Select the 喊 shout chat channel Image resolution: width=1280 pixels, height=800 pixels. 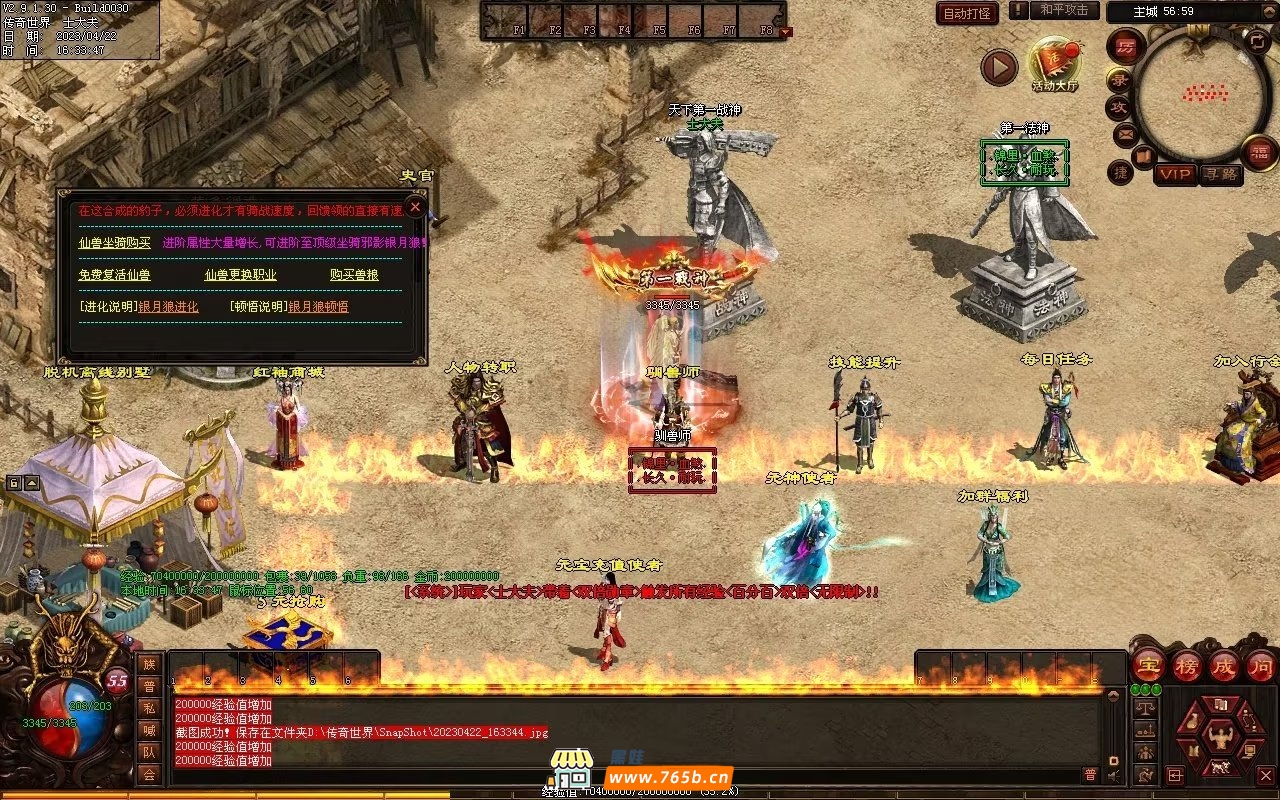click(148, 729)
